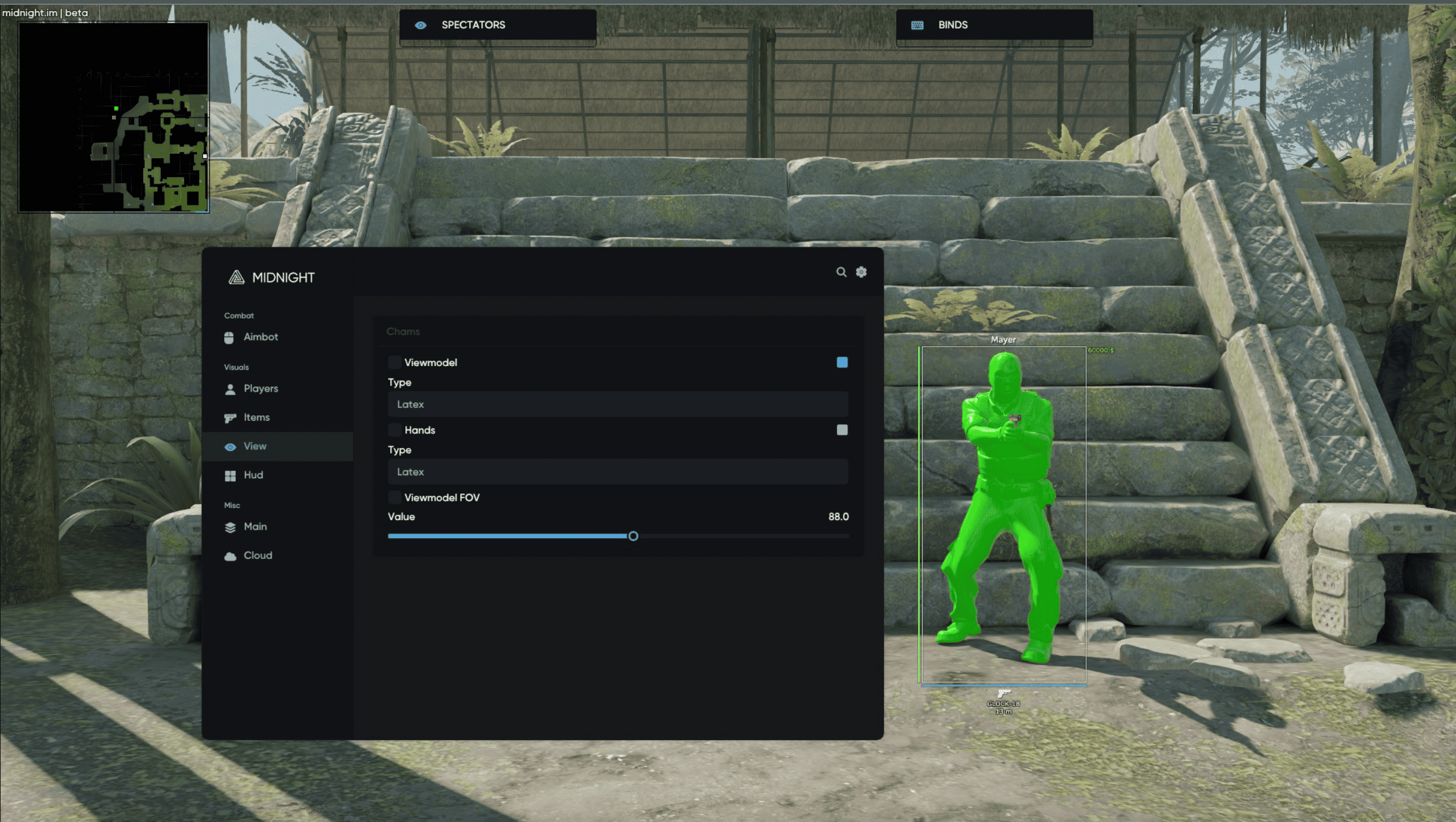Open the Viewmodel Type dropdown
Screen dimensions: 1456x822
[617, 404]
